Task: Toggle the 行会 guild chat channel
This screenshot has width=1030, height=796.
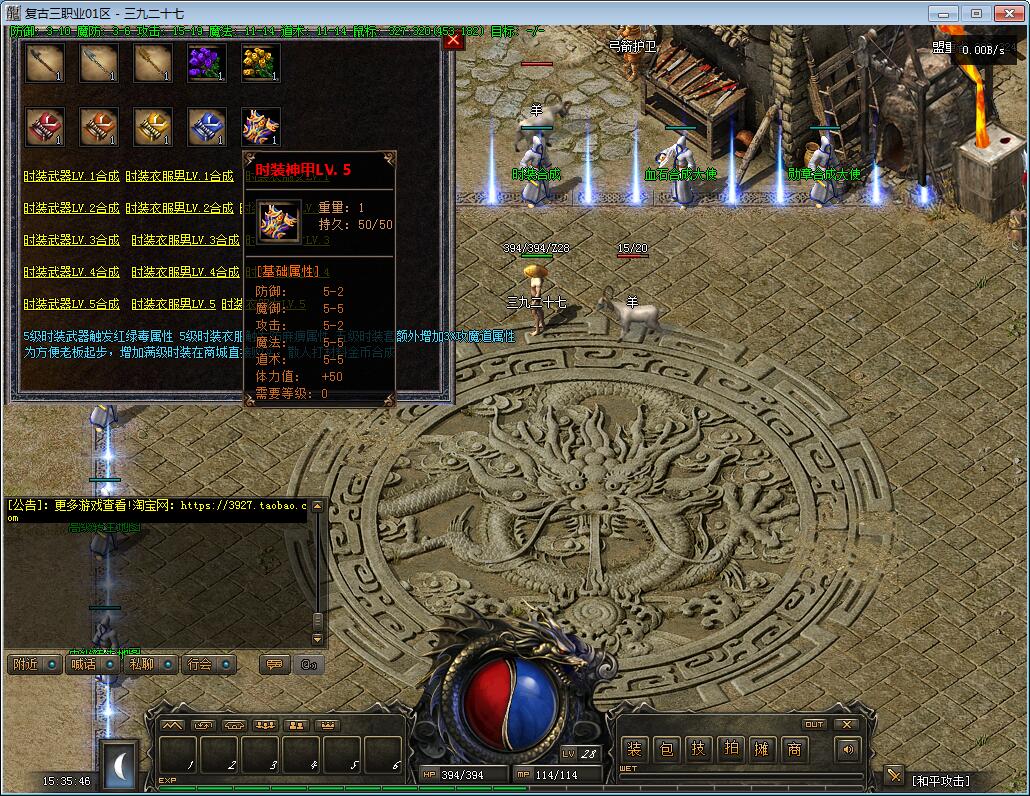Action: pyautogui.click(x=208, y=664)
